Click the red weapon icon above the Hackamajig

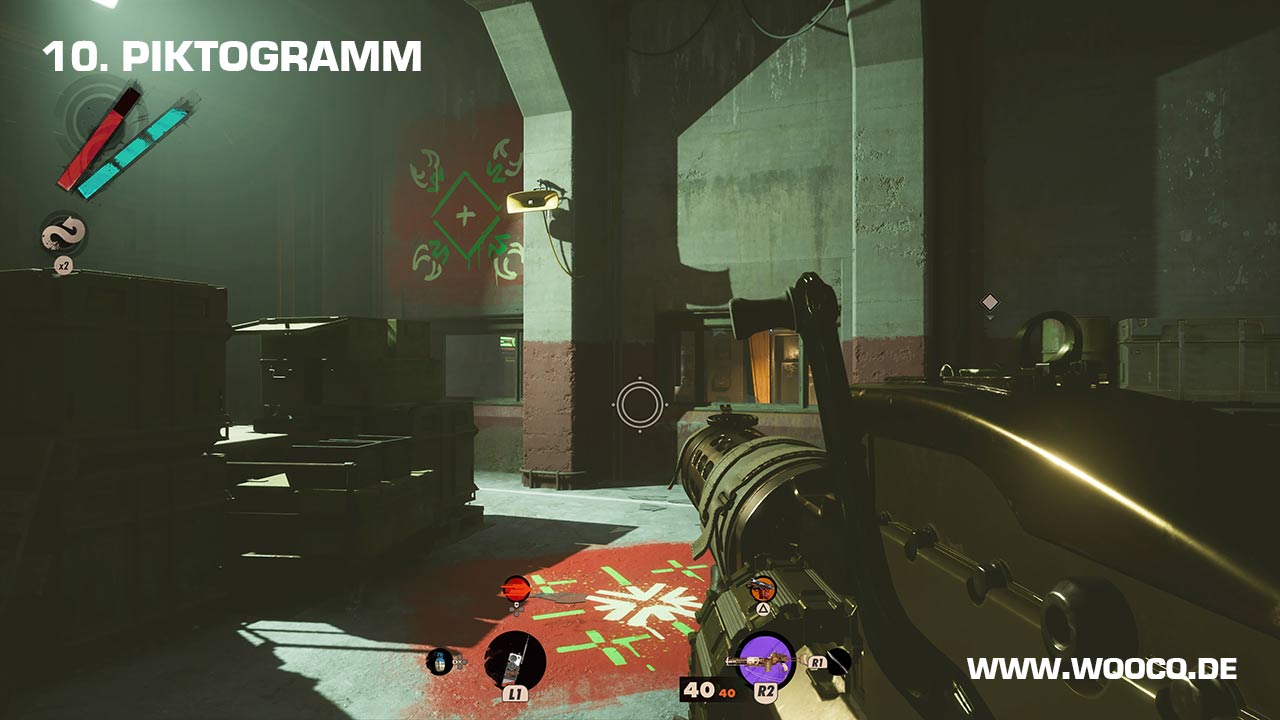pos(516,587)
